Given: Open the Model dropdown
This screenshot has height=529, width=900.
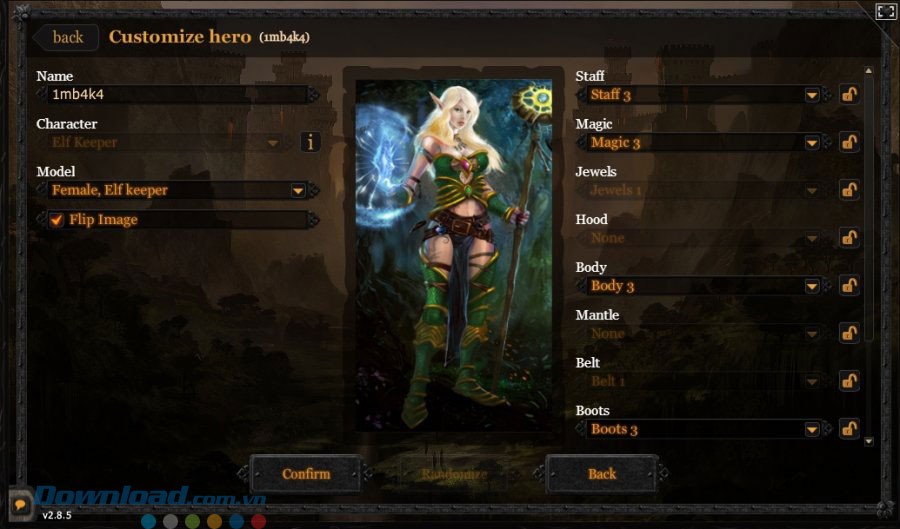Looking at the screenshot, I should click(x=297, y=190).
